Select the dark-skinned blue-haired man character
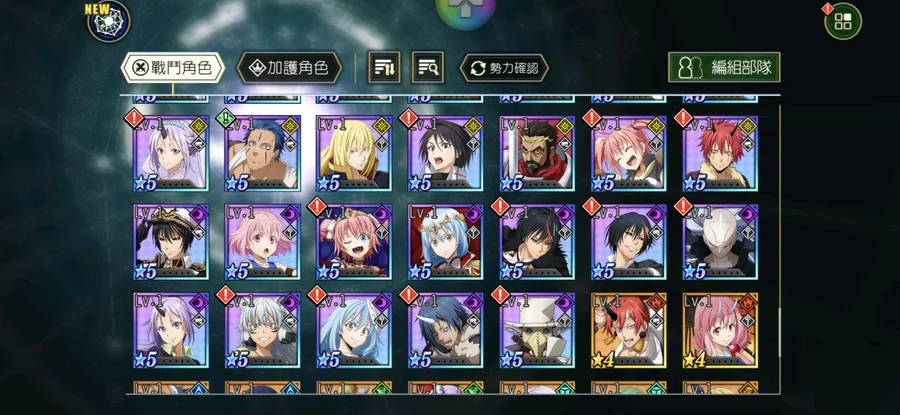 coord(262,153)
